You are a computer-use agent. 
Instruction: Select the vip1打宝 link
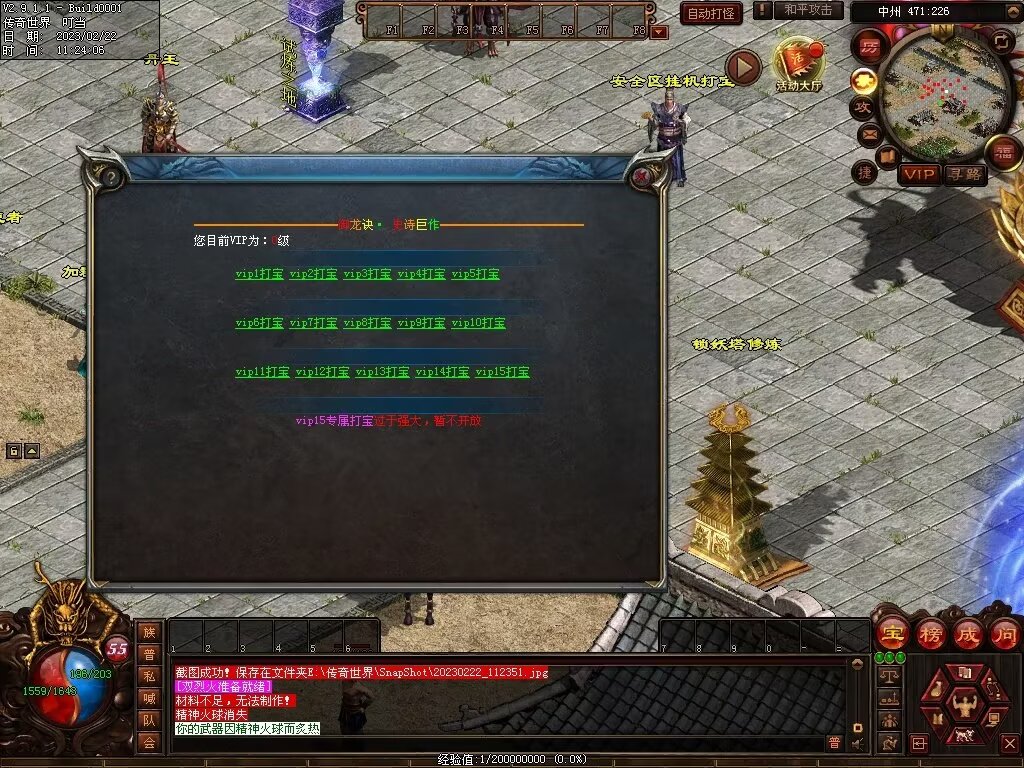tap(259, 273)
